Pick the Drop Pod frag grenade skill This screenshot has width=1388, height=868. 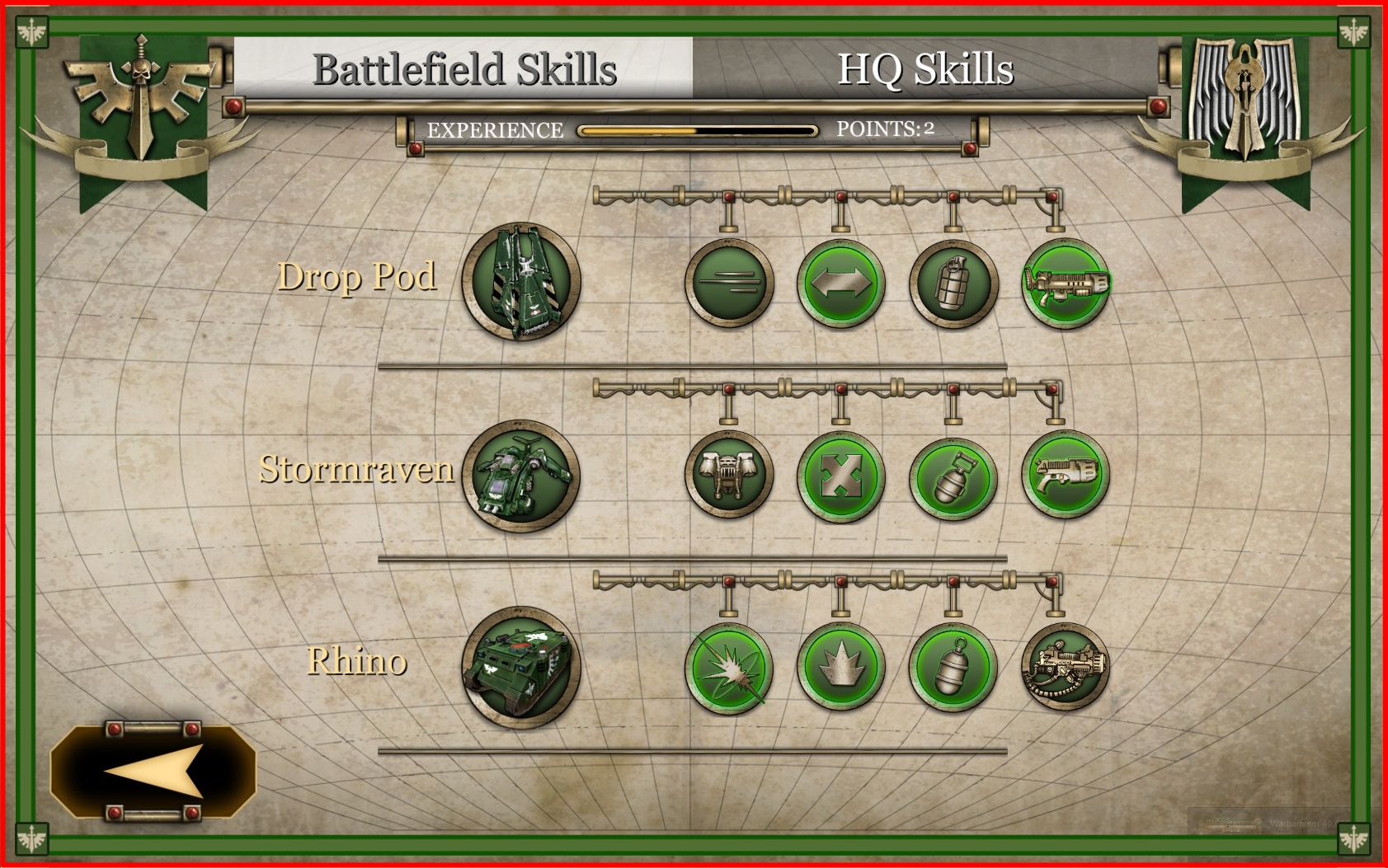[x=953, y=283]
